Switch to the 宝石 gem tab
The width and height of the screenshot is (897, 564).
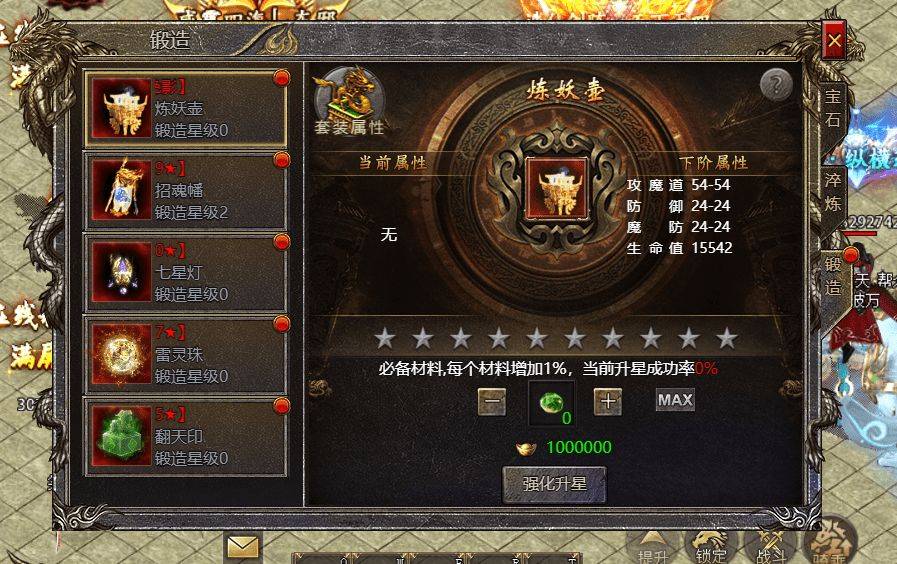[832, 108]
